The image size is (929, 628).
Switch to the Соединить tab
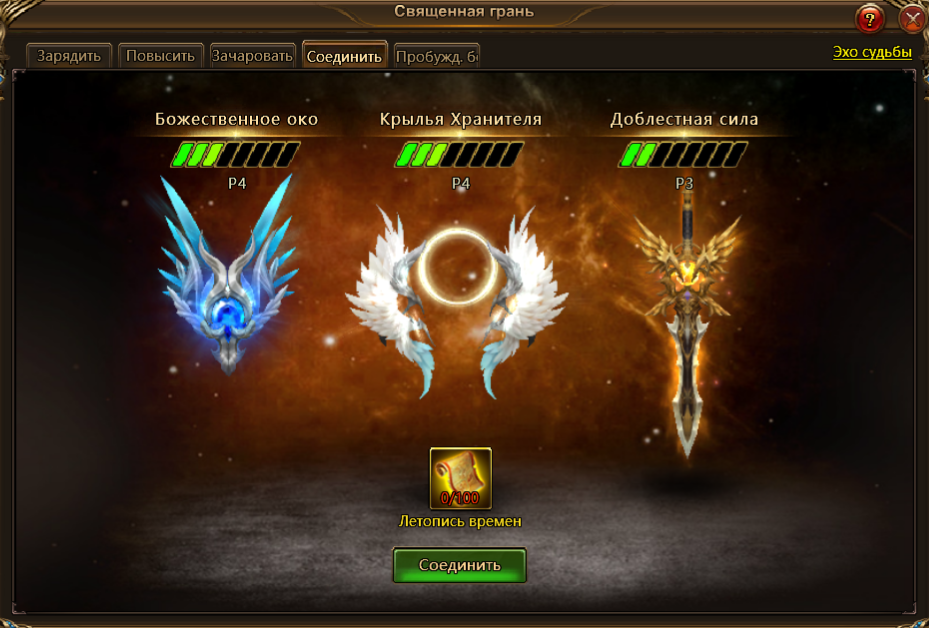(344, 56)
